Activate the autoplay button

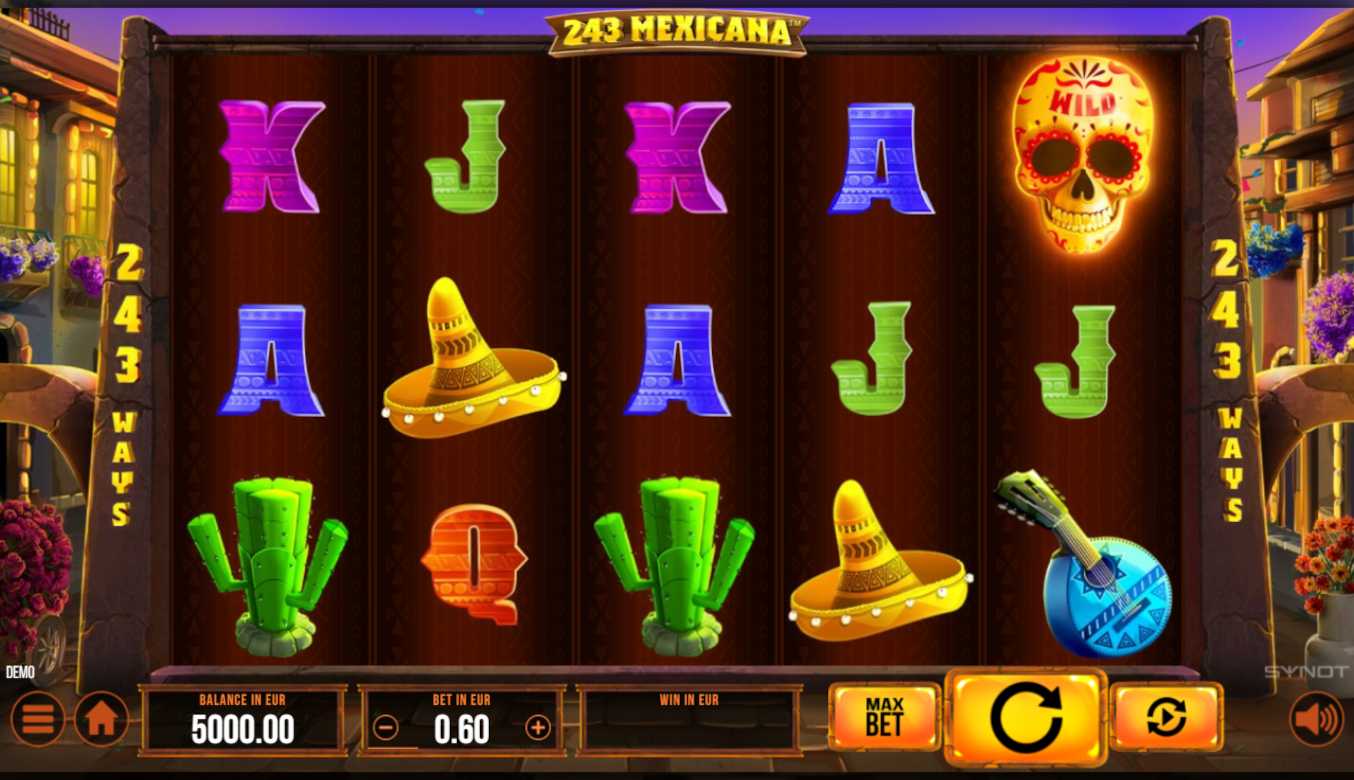pyautogui.click(x=1166, y=717)
